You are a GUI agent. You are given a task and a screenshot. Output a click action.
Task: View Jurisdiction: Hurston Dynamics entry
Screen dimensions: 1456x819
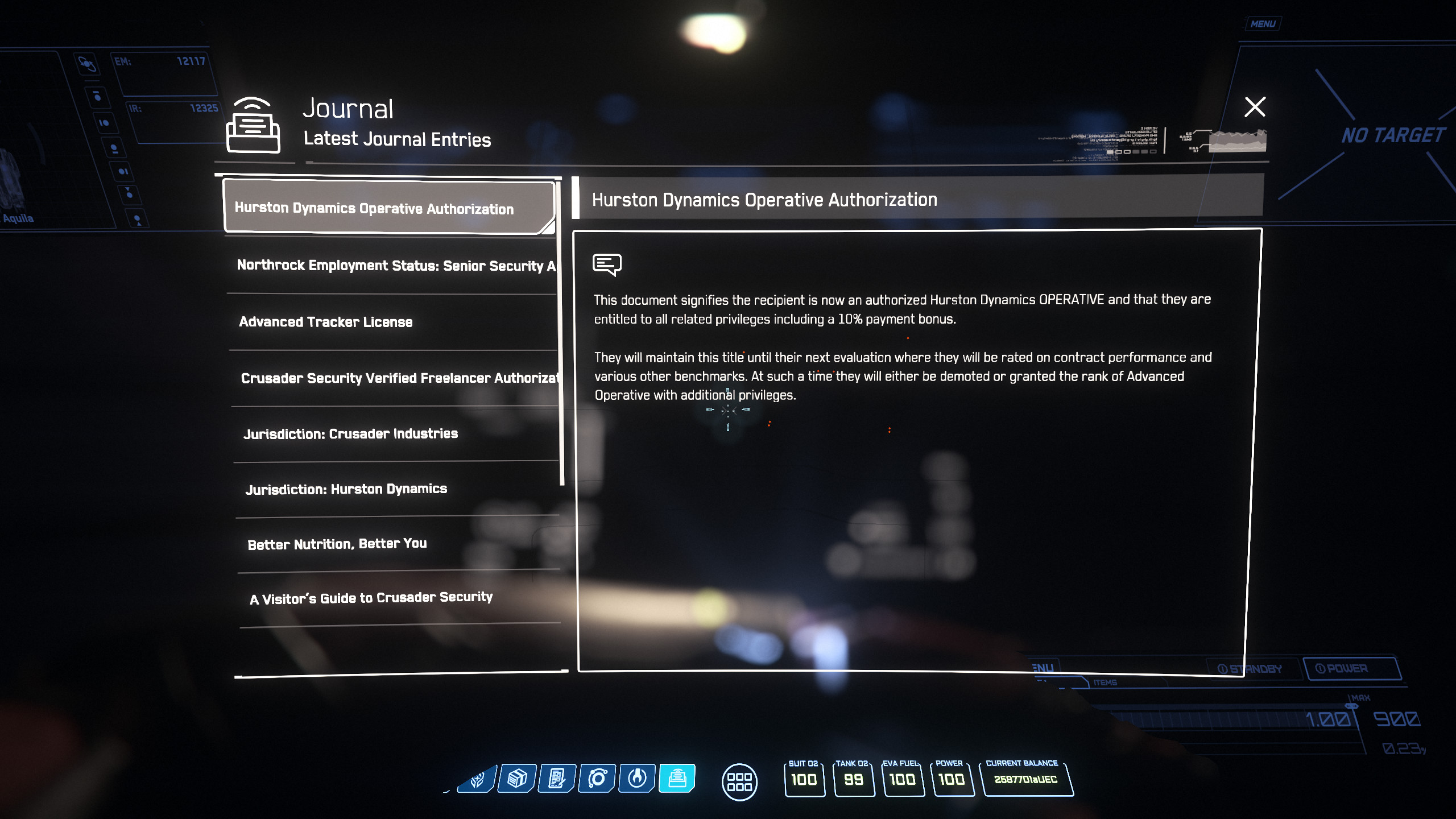346,489
